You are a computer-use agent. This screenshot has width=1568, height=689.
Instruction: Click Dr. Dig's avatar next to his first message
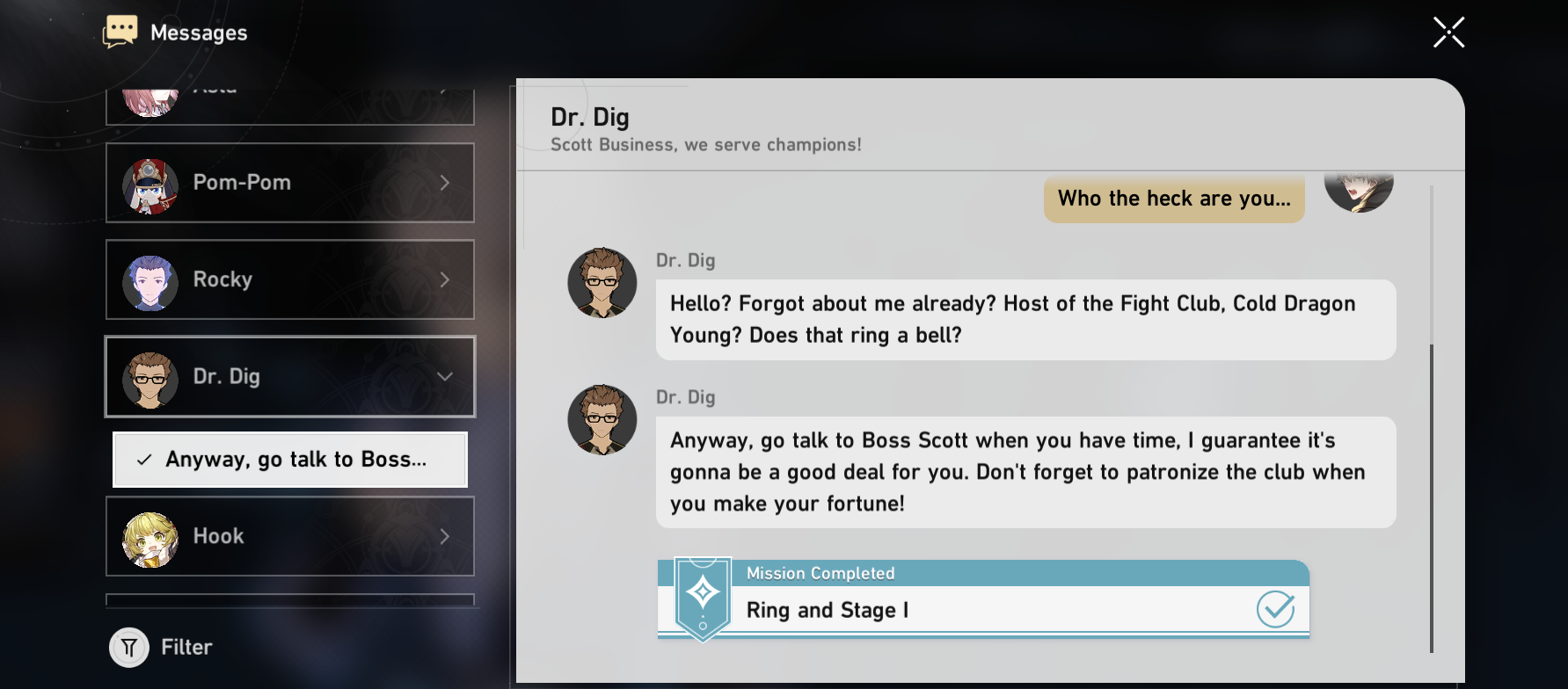click(x=602, y=283)
